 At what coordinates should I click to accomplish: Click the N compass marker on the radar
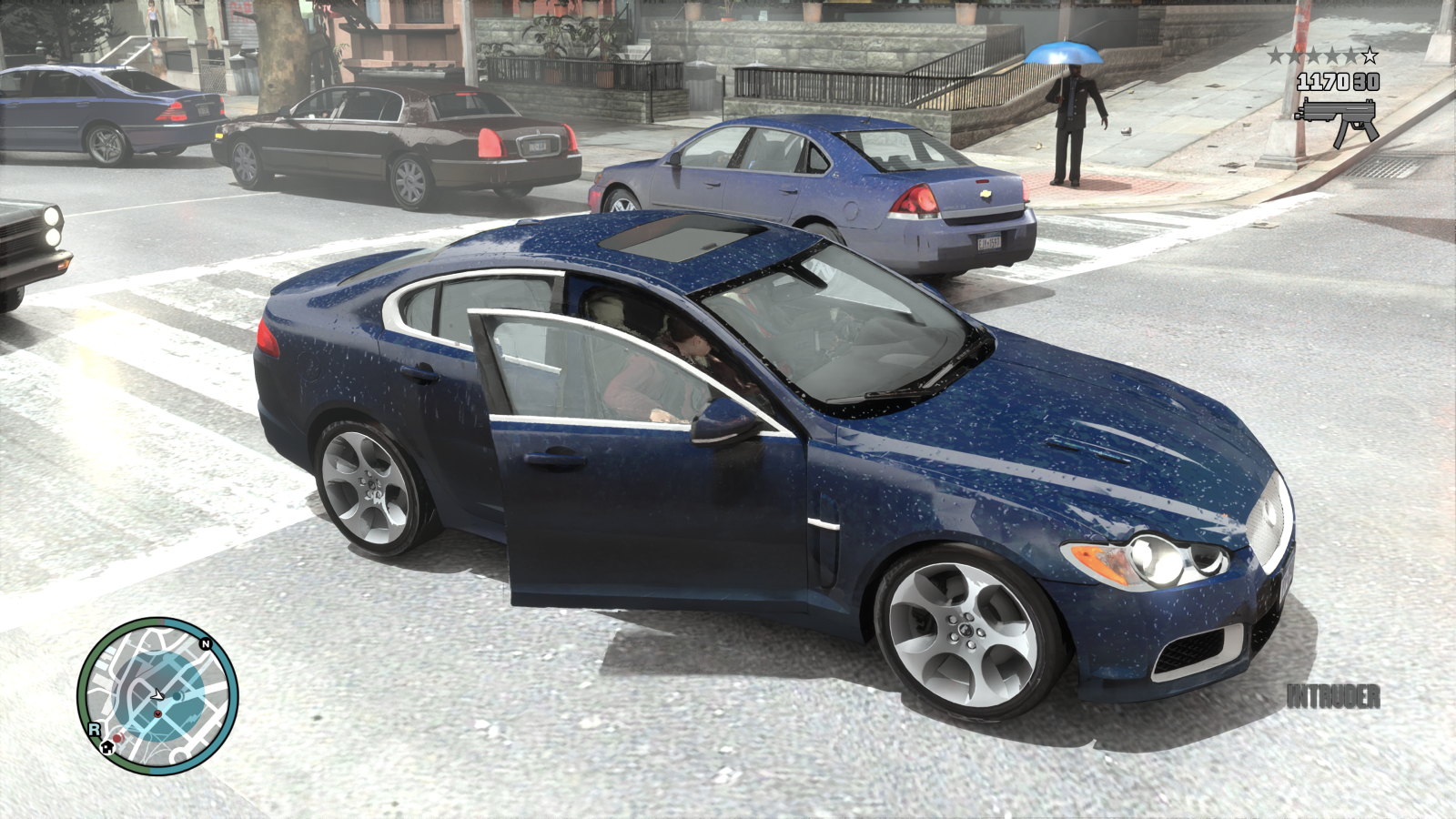206,643
